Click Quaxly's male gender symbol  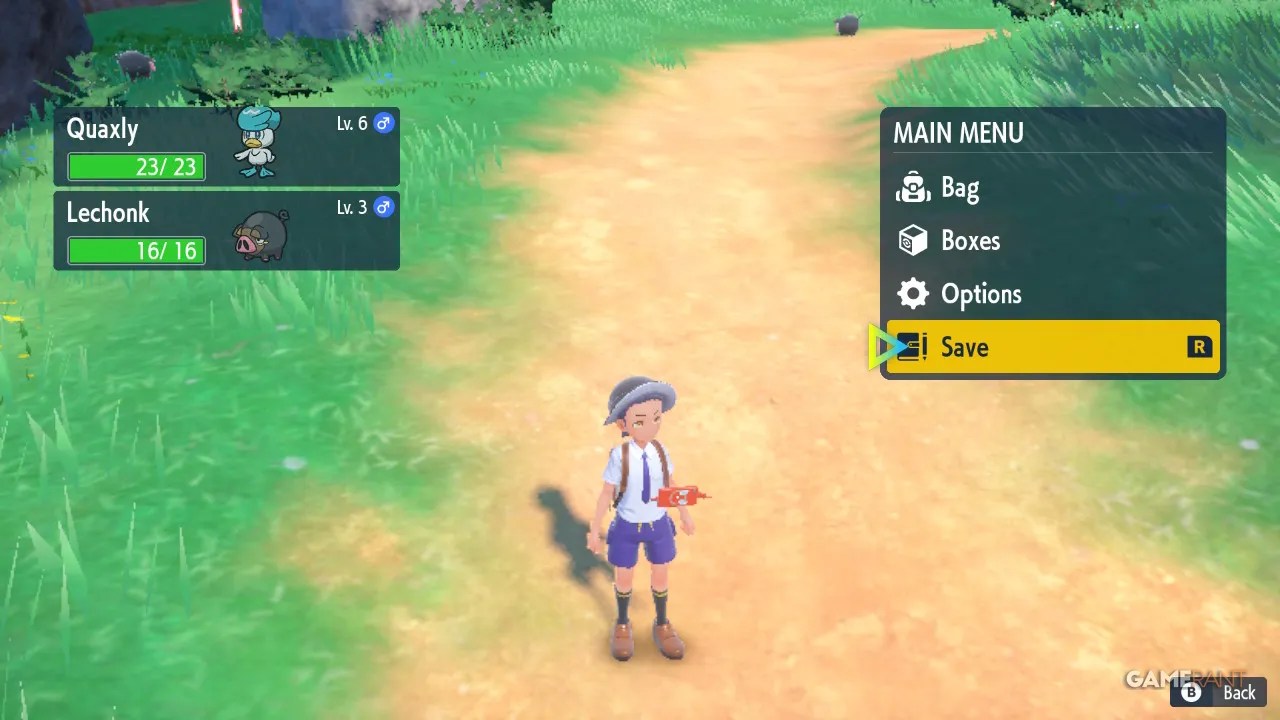[x=383, y=122]
